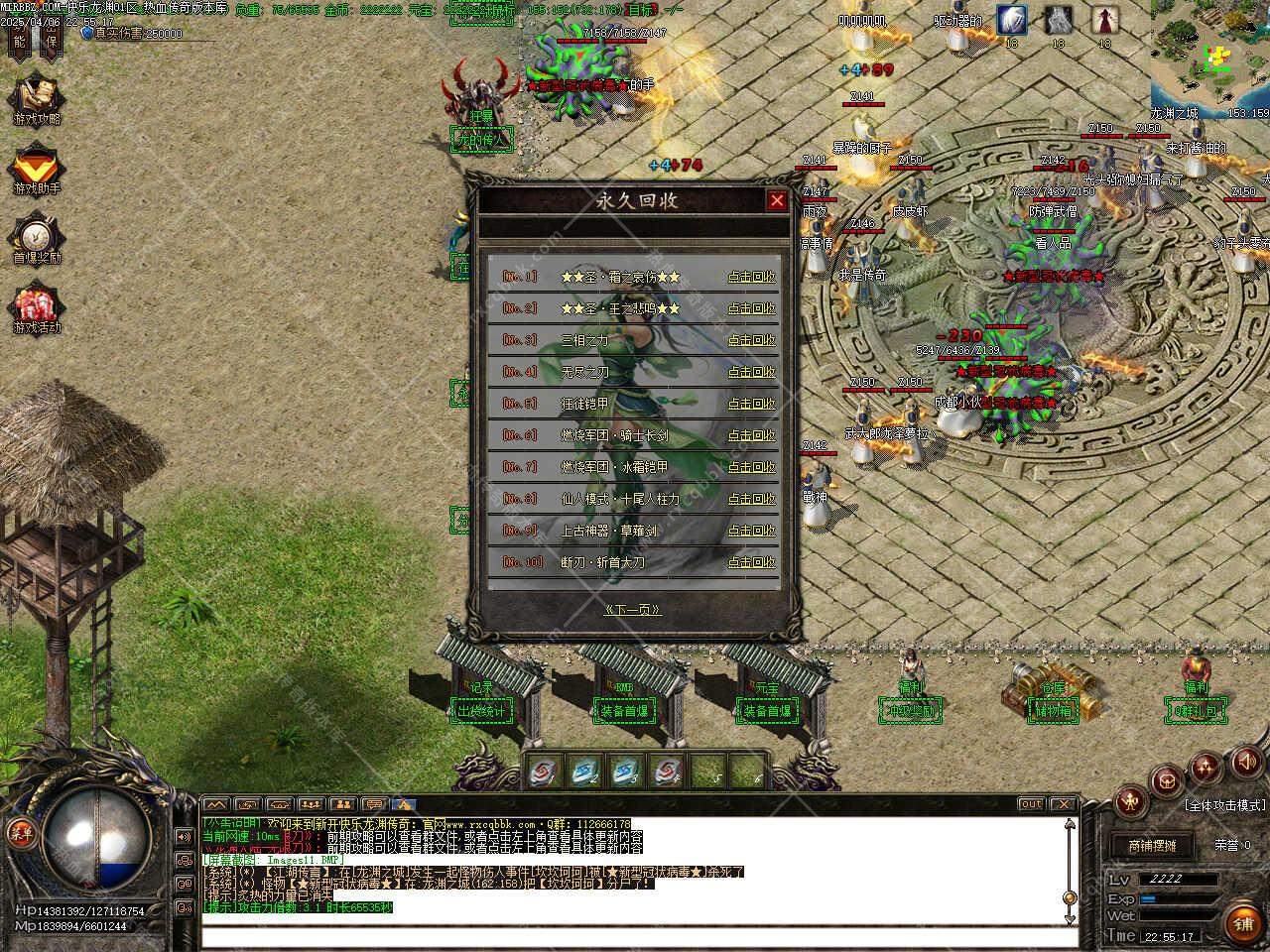Screen dimensions: 1270x952
Task: Click 点击回收 for 三相之力
Action: coord(751,340)
